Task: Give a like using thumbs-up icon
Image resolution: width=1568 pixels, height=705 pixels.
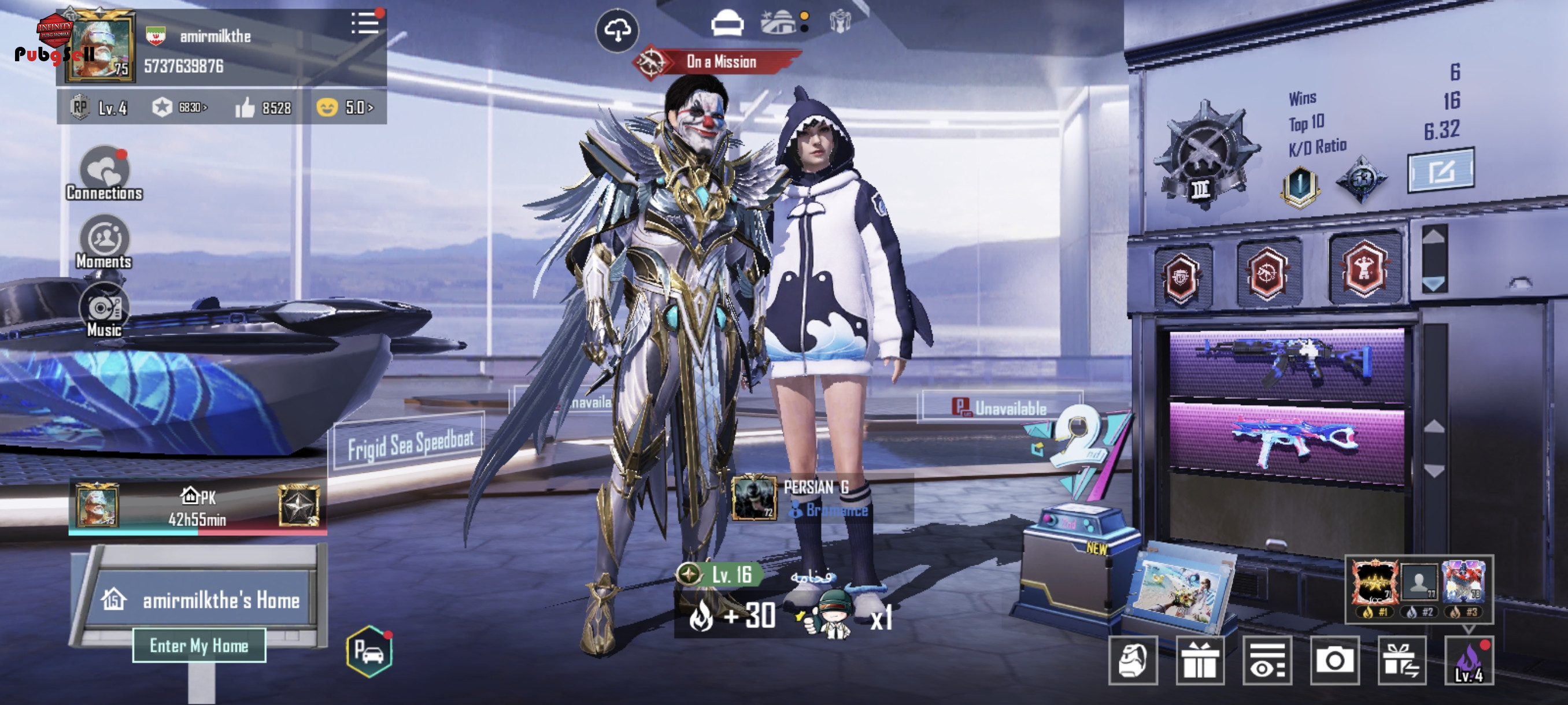Action: [x=245, y=107]
